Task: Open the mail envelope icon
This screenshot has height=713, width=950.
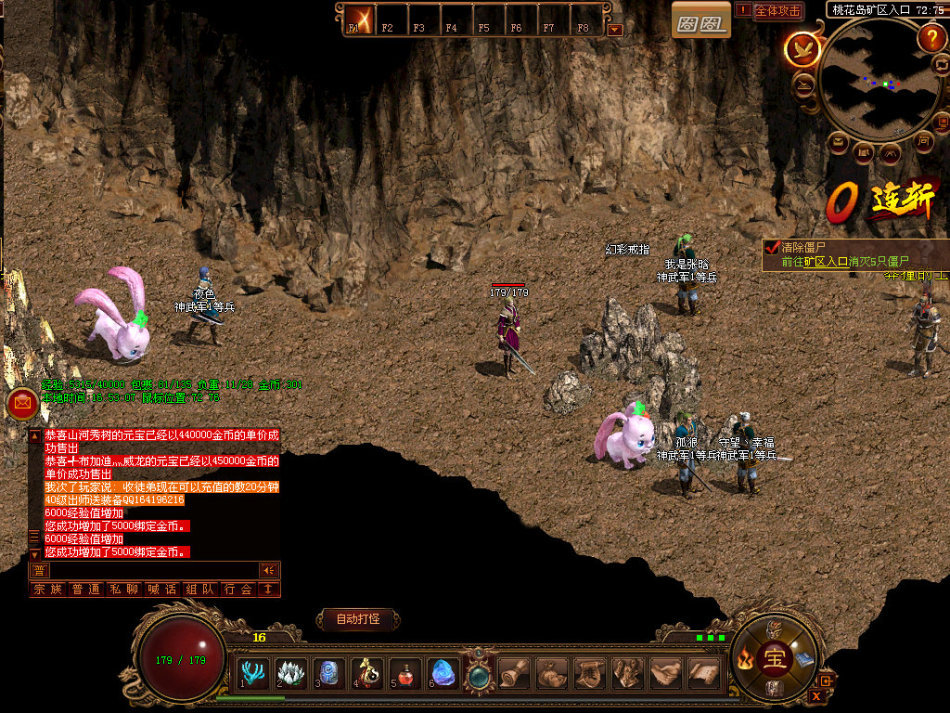Action: [21, 403]
